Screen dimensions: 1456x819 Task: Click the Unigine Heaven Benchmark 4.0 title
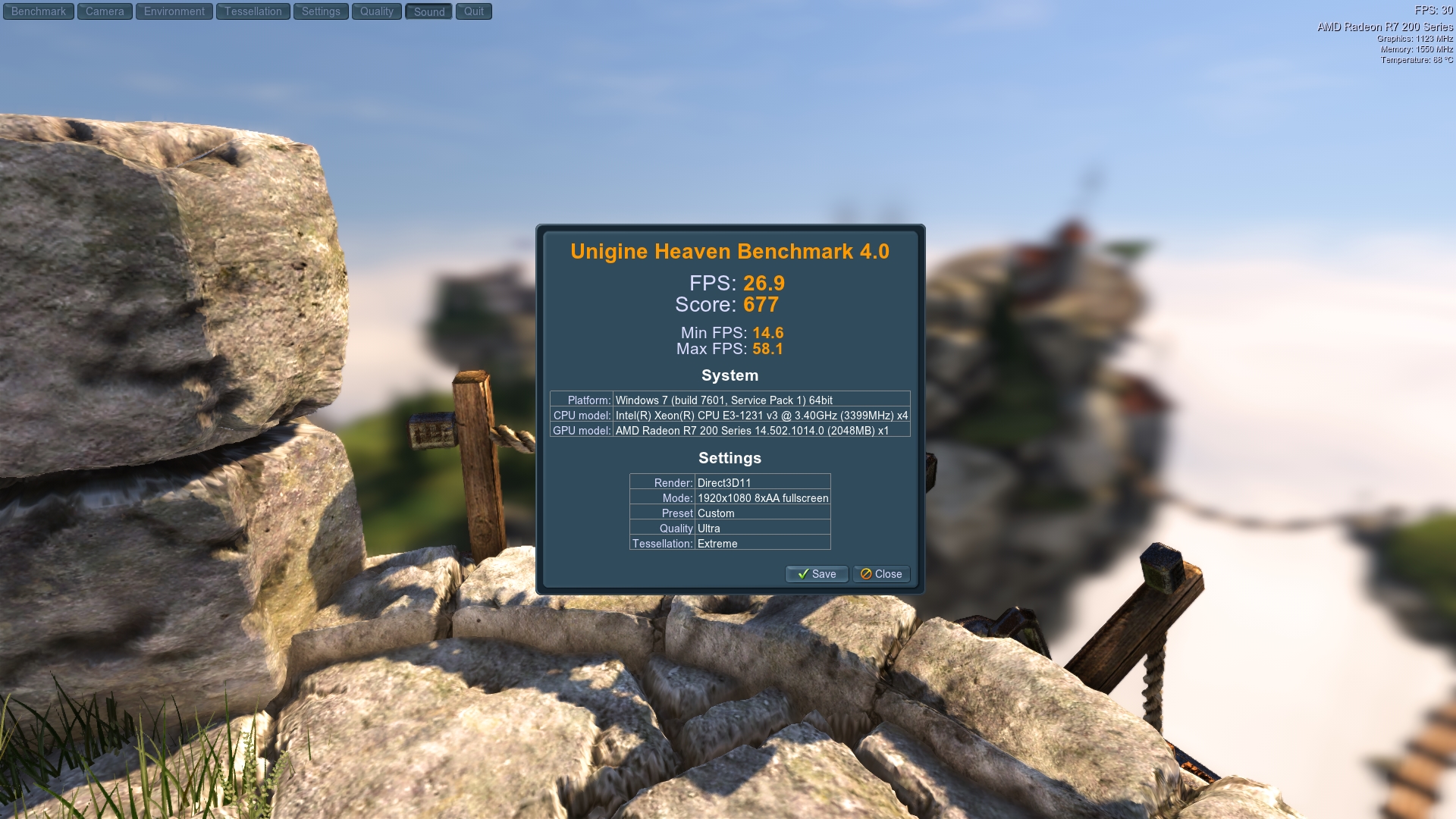(x=730, y=252)
